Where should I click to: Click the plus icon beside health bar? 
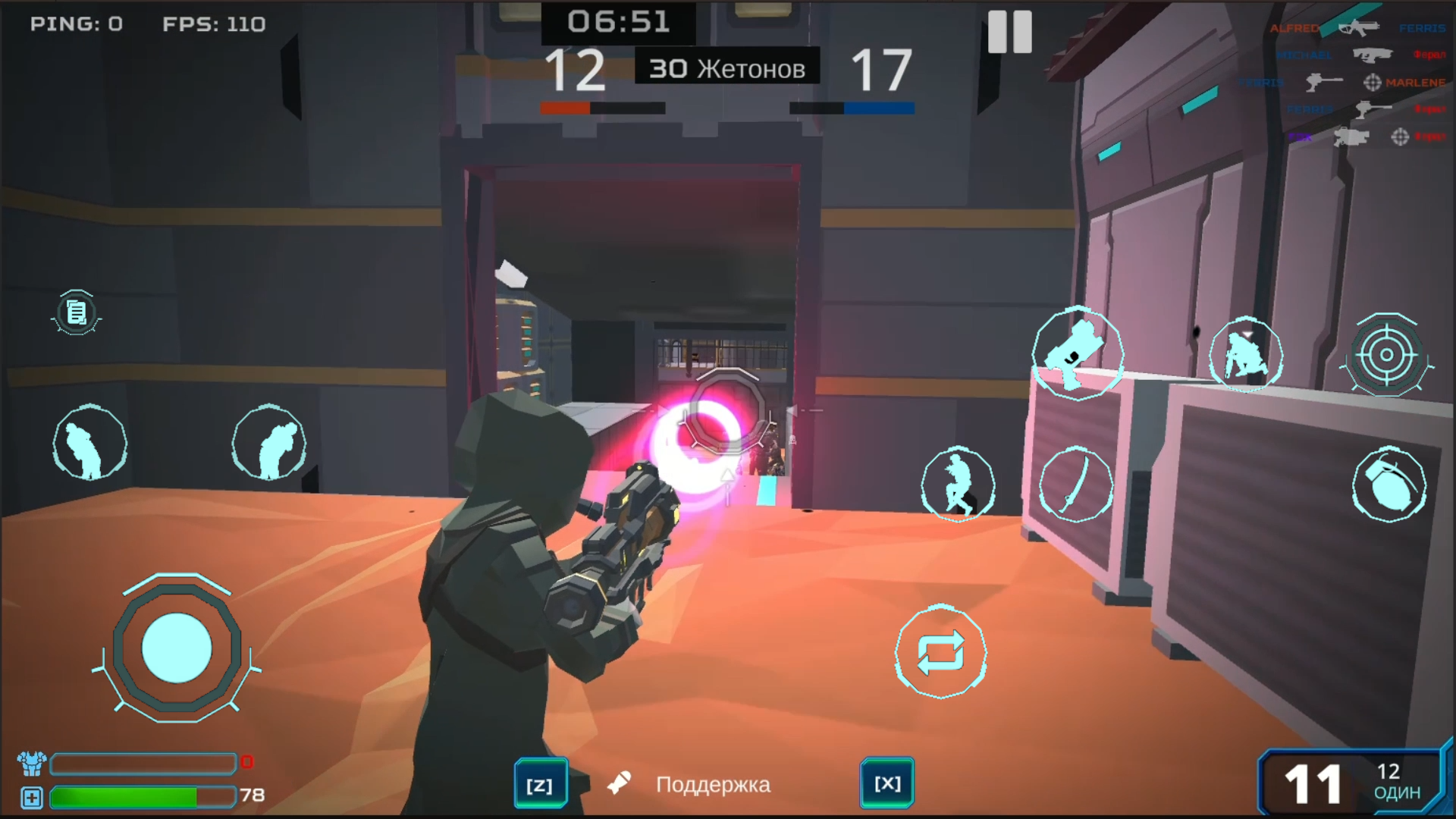[30, 798]
